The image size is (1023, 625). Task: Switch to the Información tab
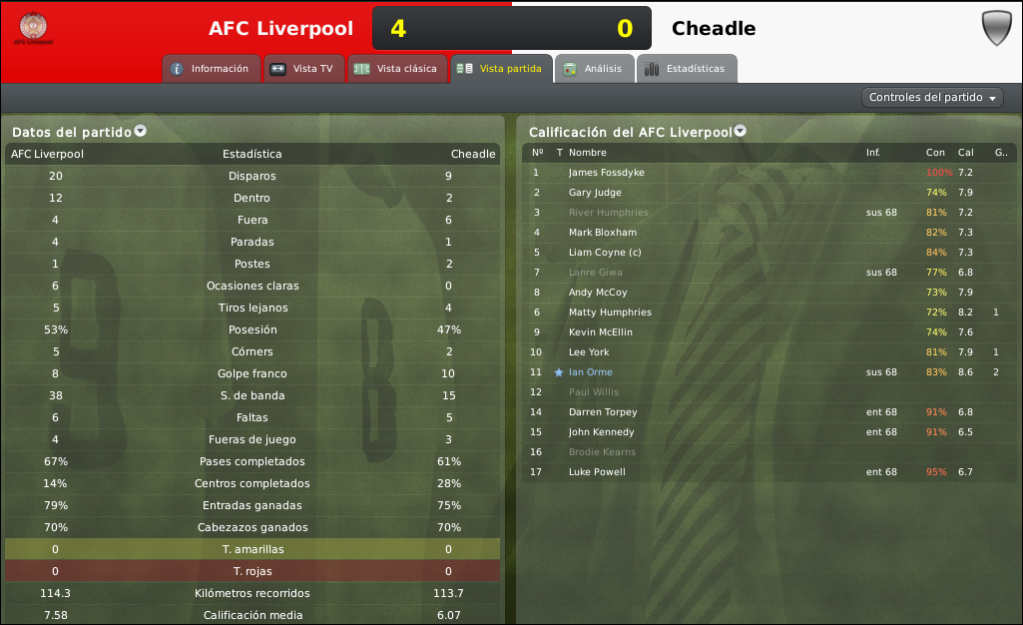(x=210, y=69)
